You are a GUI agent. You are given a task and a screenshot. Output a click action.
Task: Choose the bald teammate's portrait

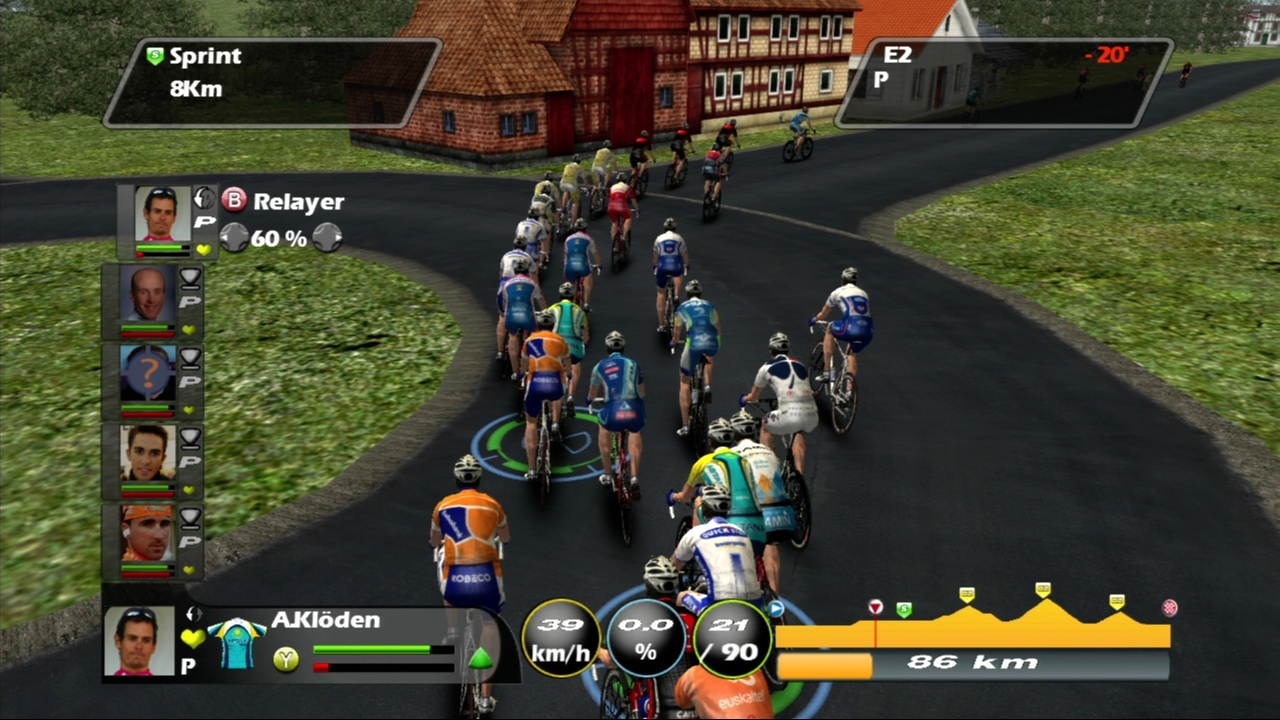148,294
